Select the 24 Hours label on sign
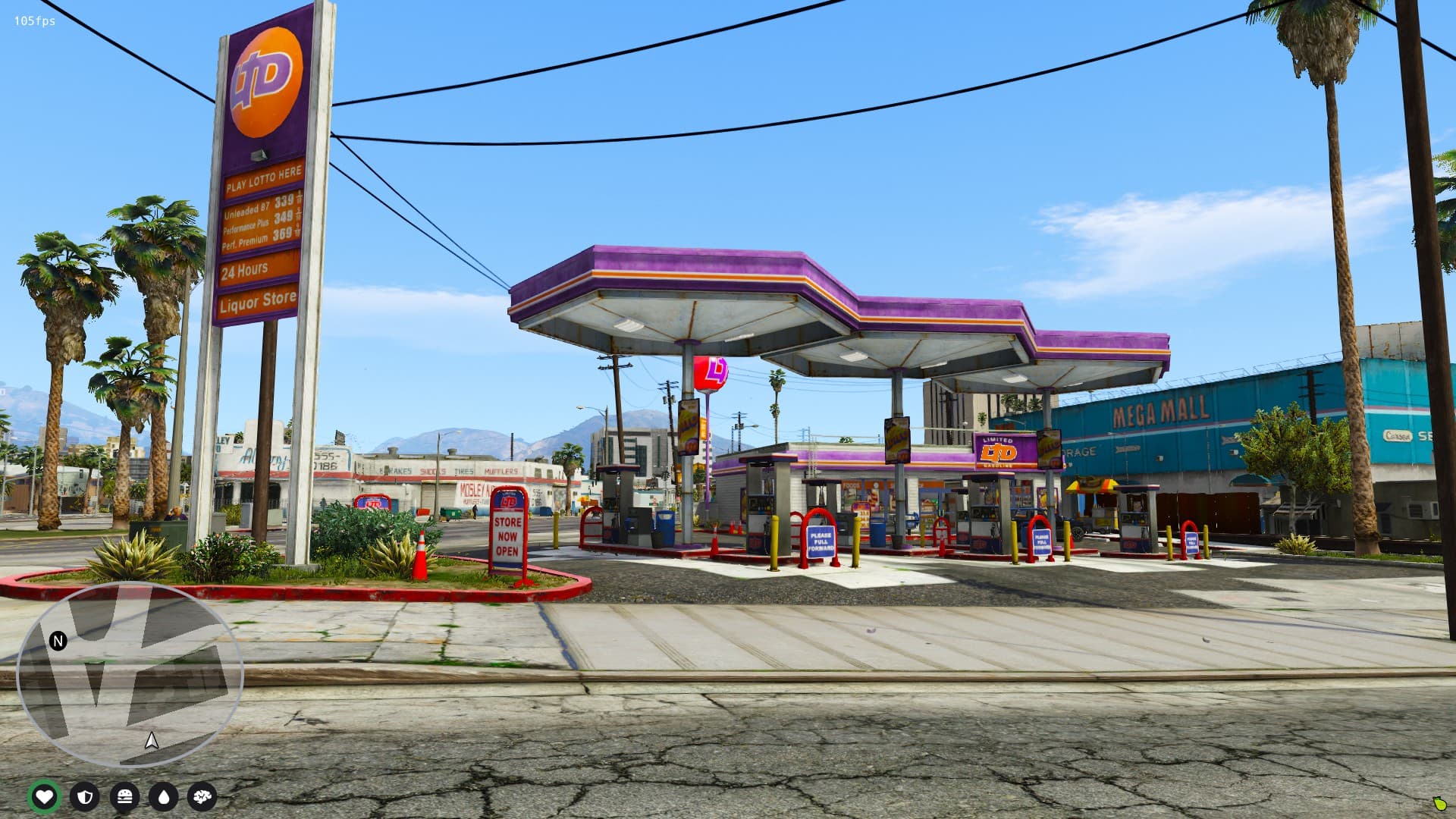 click(x=244, y=268)
